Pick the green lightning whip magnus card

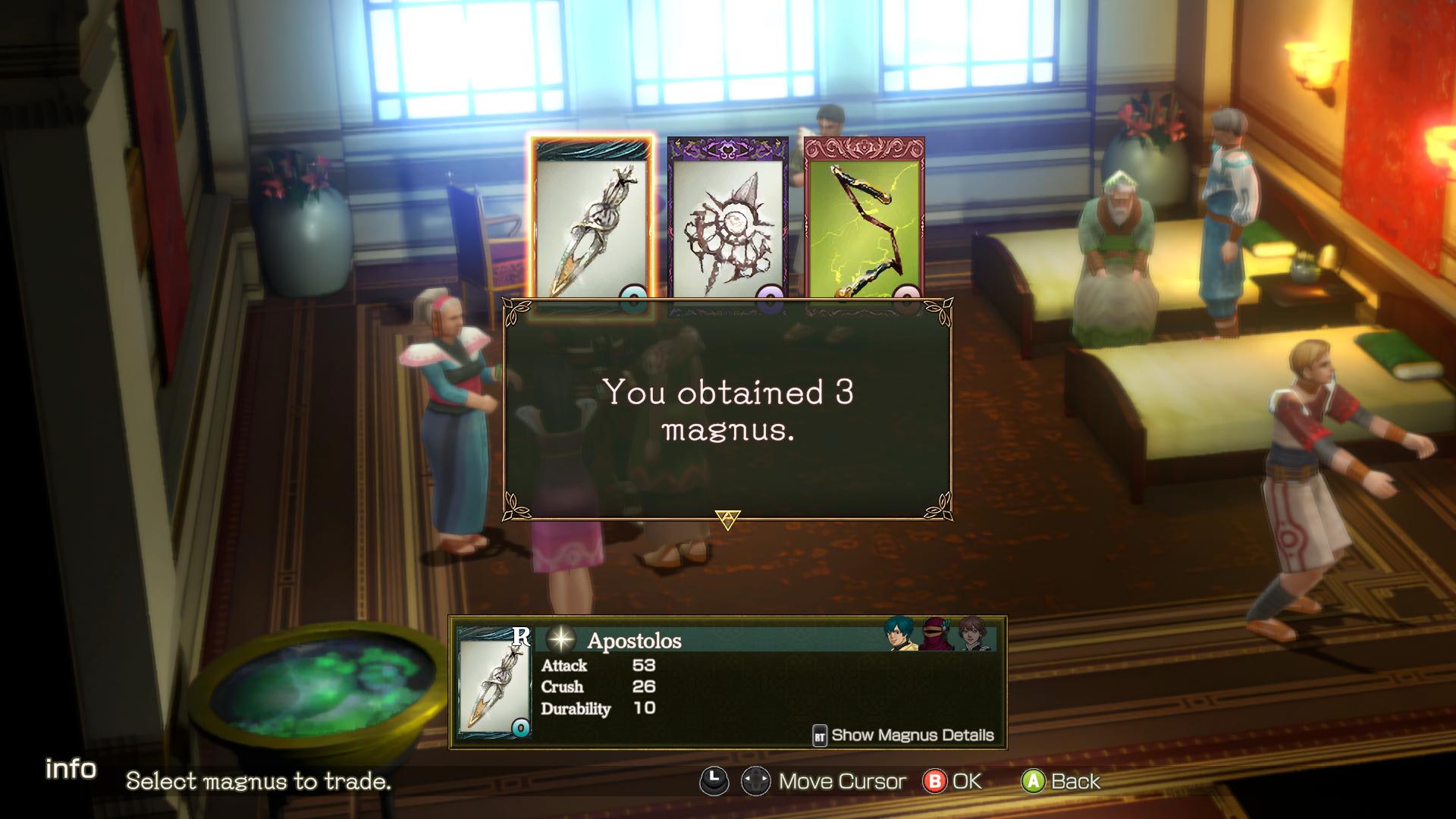click(x=864, y=224)
